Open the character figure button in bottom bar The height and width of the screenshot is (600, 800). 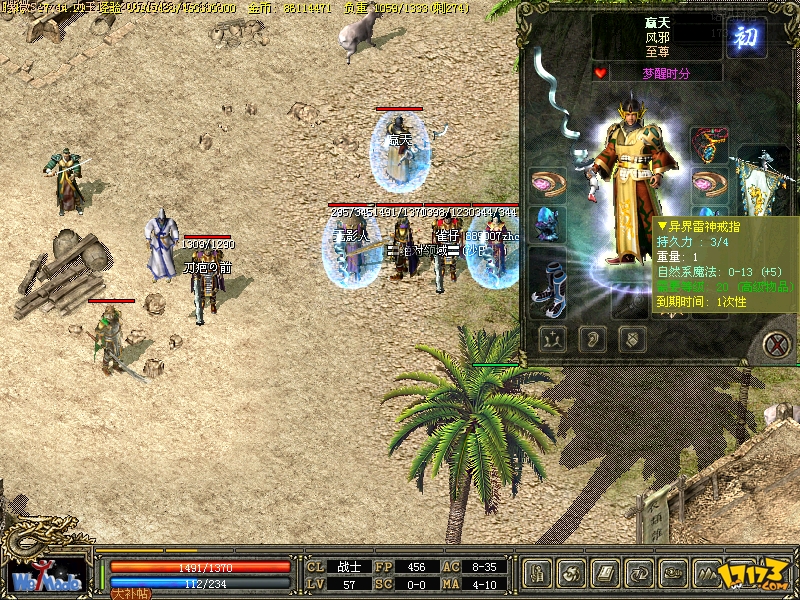[537, 573]
